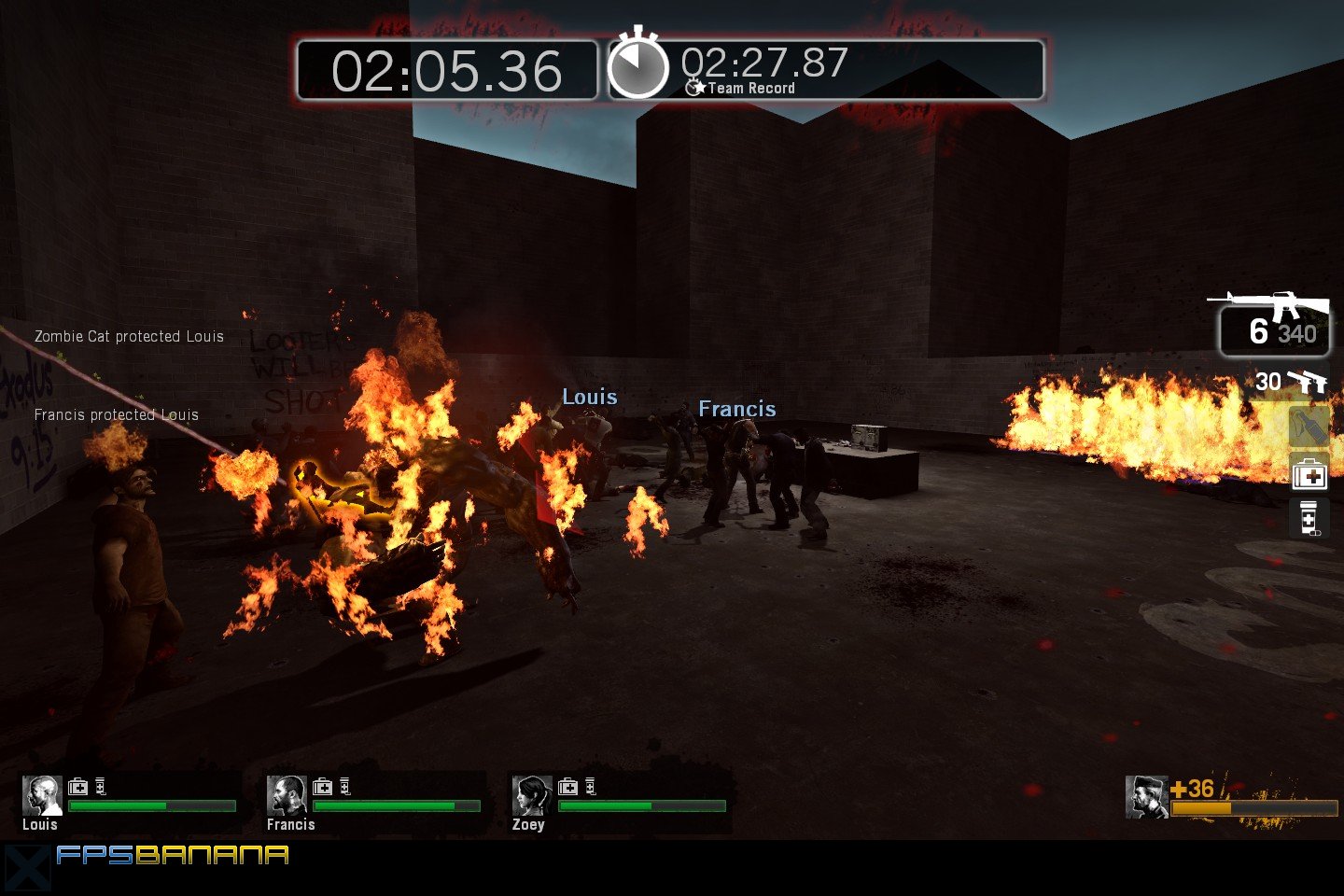Click the current run timer 02:05.36

446,68
